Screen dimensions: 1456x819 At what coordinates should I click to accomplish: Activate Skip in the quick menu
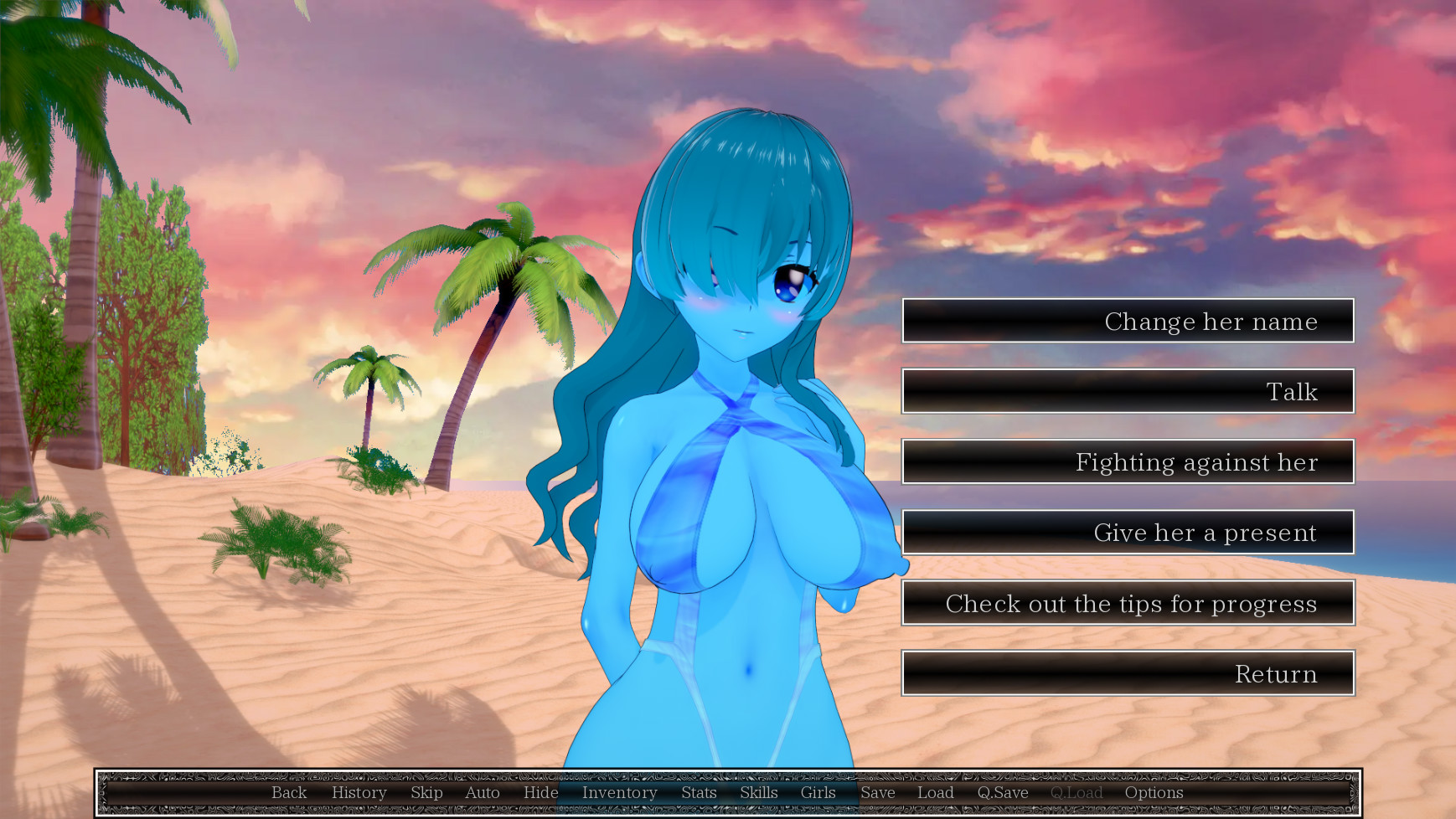(426, 793)
